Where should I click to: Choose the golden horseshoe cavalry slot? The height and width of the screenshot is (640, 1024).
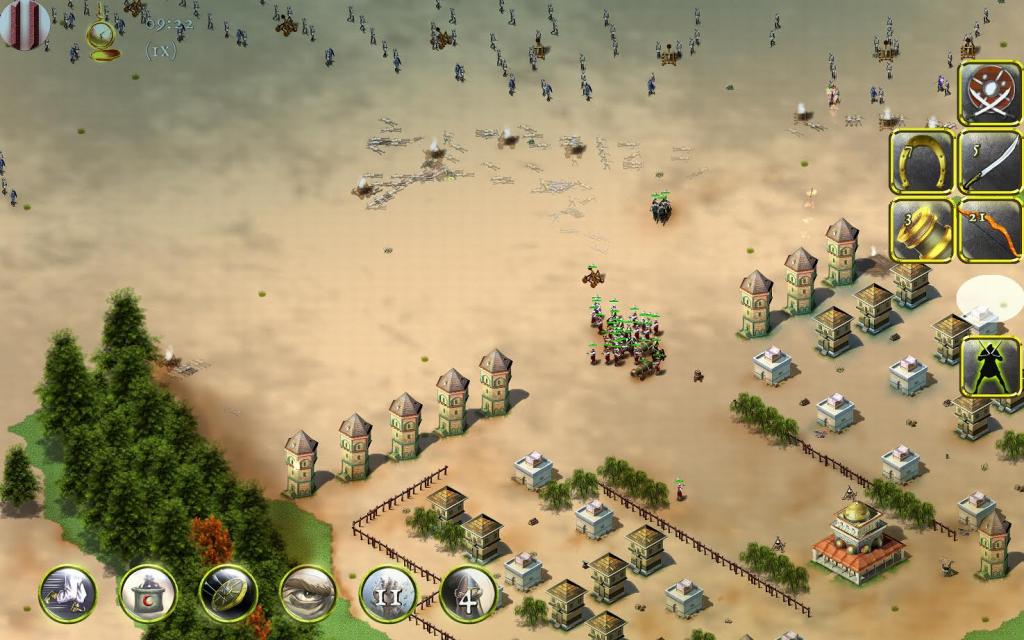pyautogui.click(x=921, y=161)
